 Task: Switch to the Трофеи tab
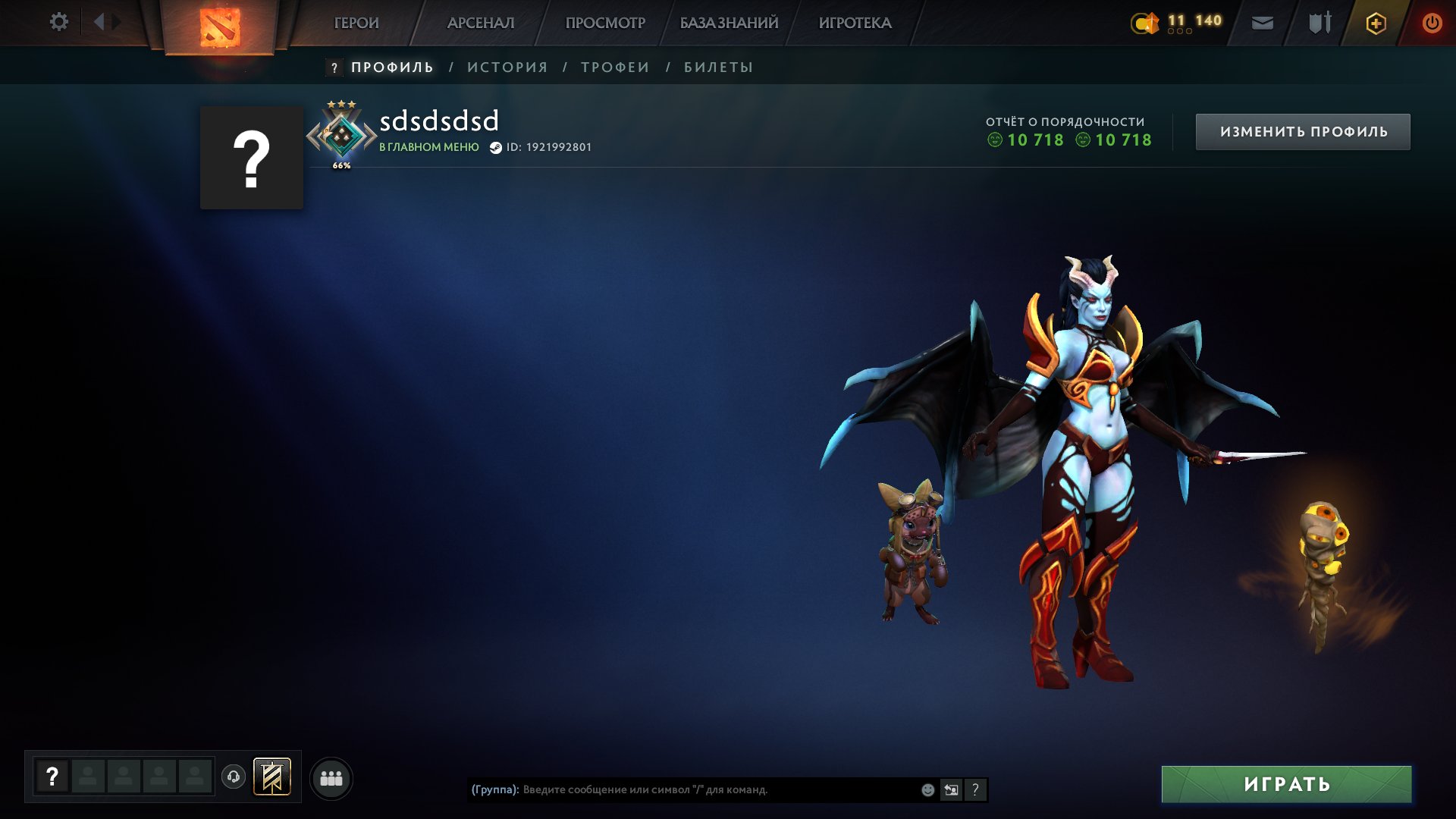(615, 67)
